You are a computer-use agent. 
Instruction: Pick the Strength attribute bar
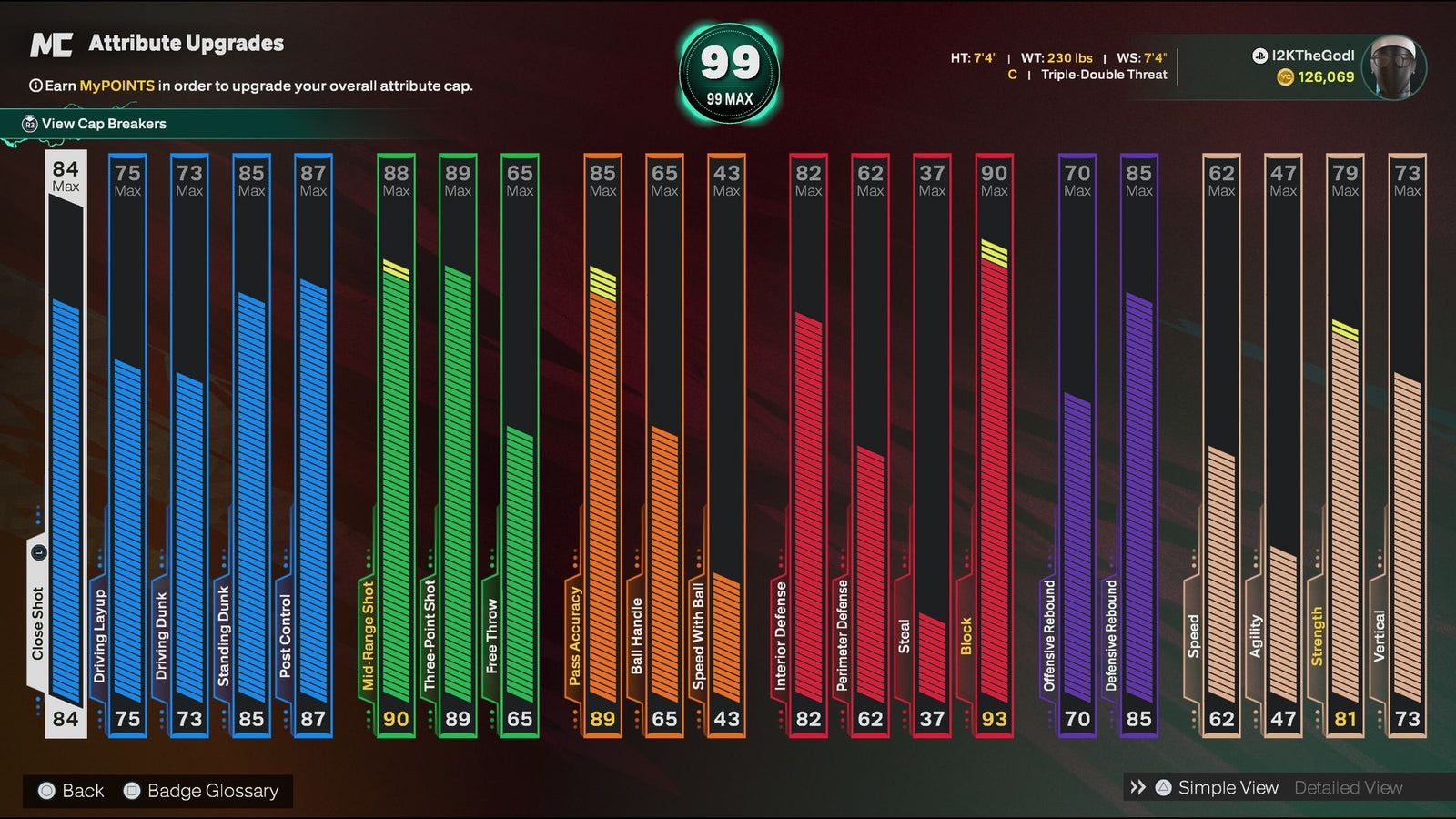[x=1345, y=446]
